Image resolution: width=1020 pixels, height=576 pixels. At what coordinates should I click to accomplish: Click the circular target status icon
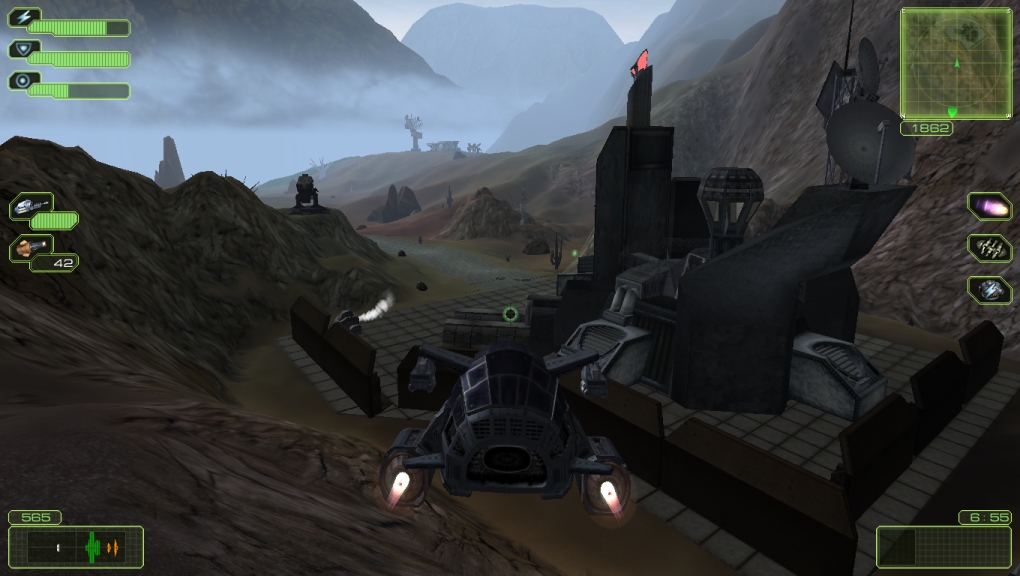pyautogui.click(x=23, y=81)
